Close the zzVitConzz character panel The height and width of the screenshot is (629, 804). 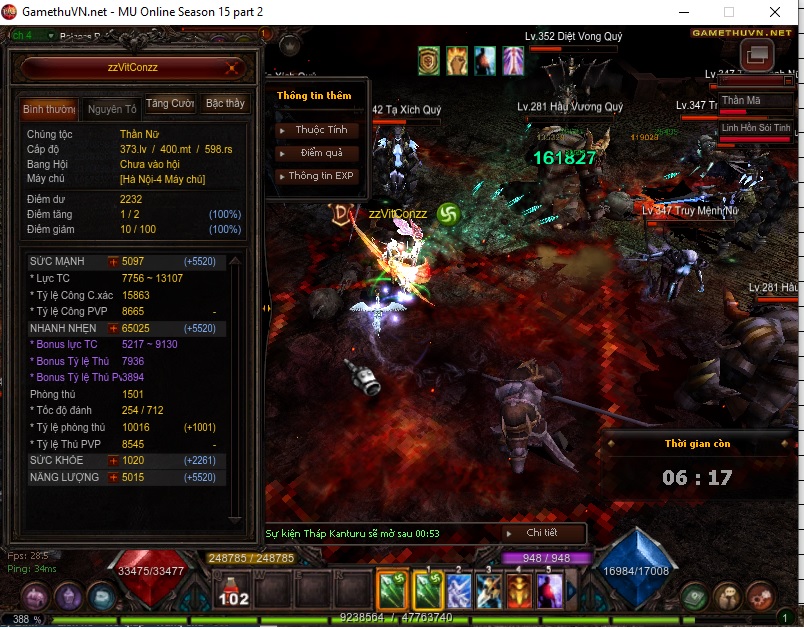(x=232, y=69)
